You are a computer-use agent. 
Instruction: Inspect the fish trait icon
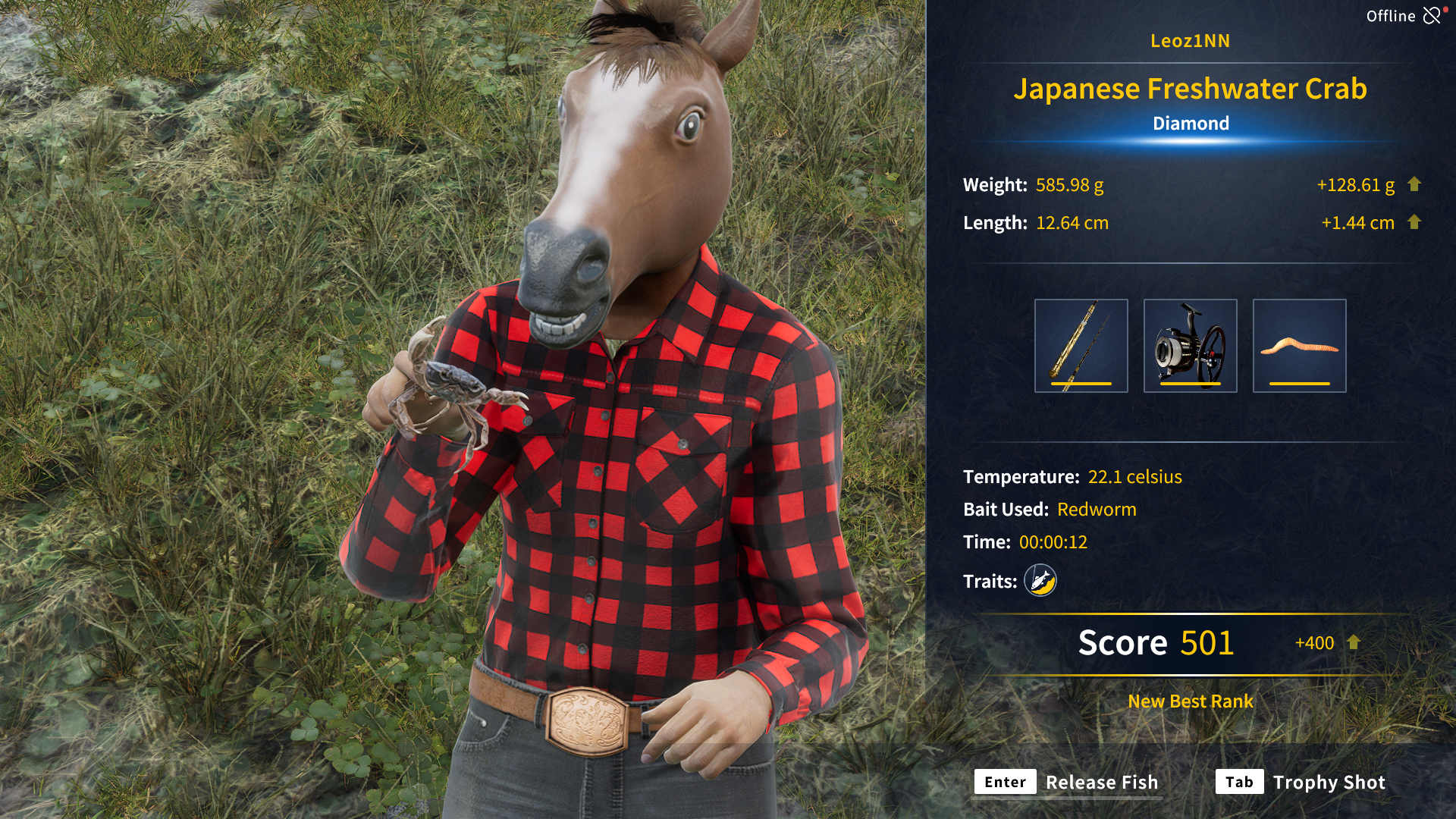1040,581
